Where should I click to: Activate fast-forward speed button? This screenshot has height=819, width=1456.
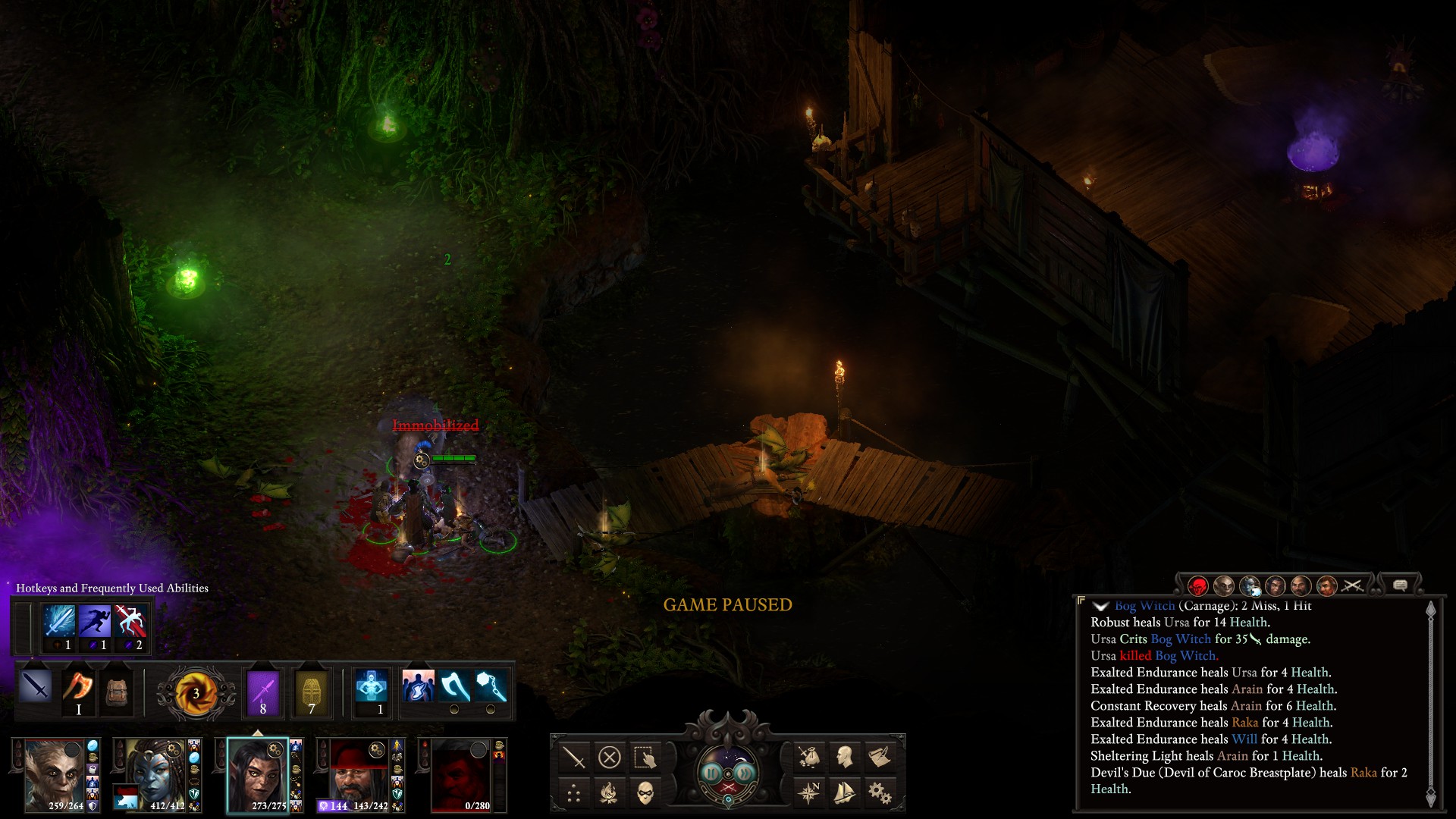click(746, 773)
